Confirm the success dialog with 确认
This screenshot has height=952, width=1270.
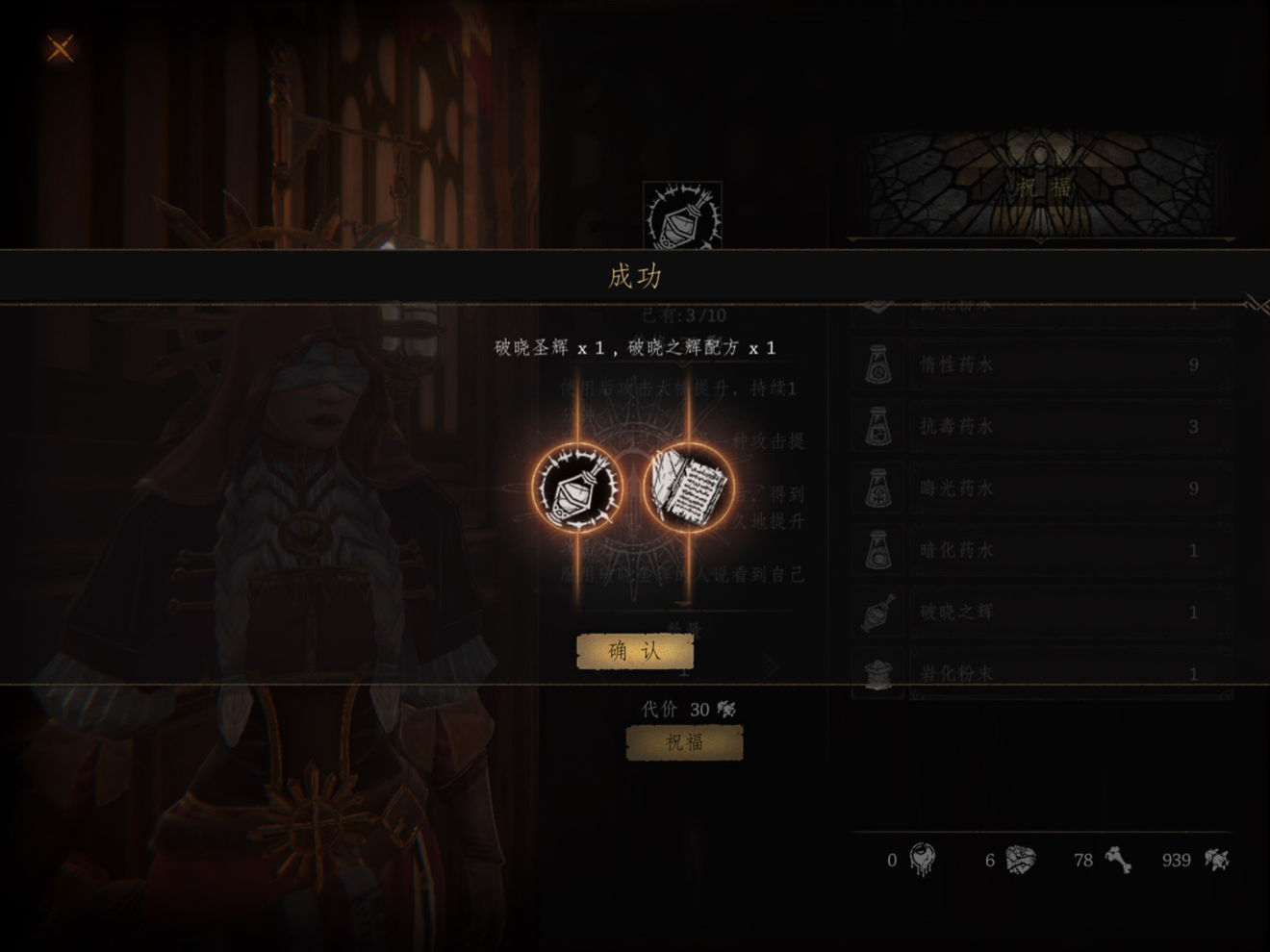[634, 651]
